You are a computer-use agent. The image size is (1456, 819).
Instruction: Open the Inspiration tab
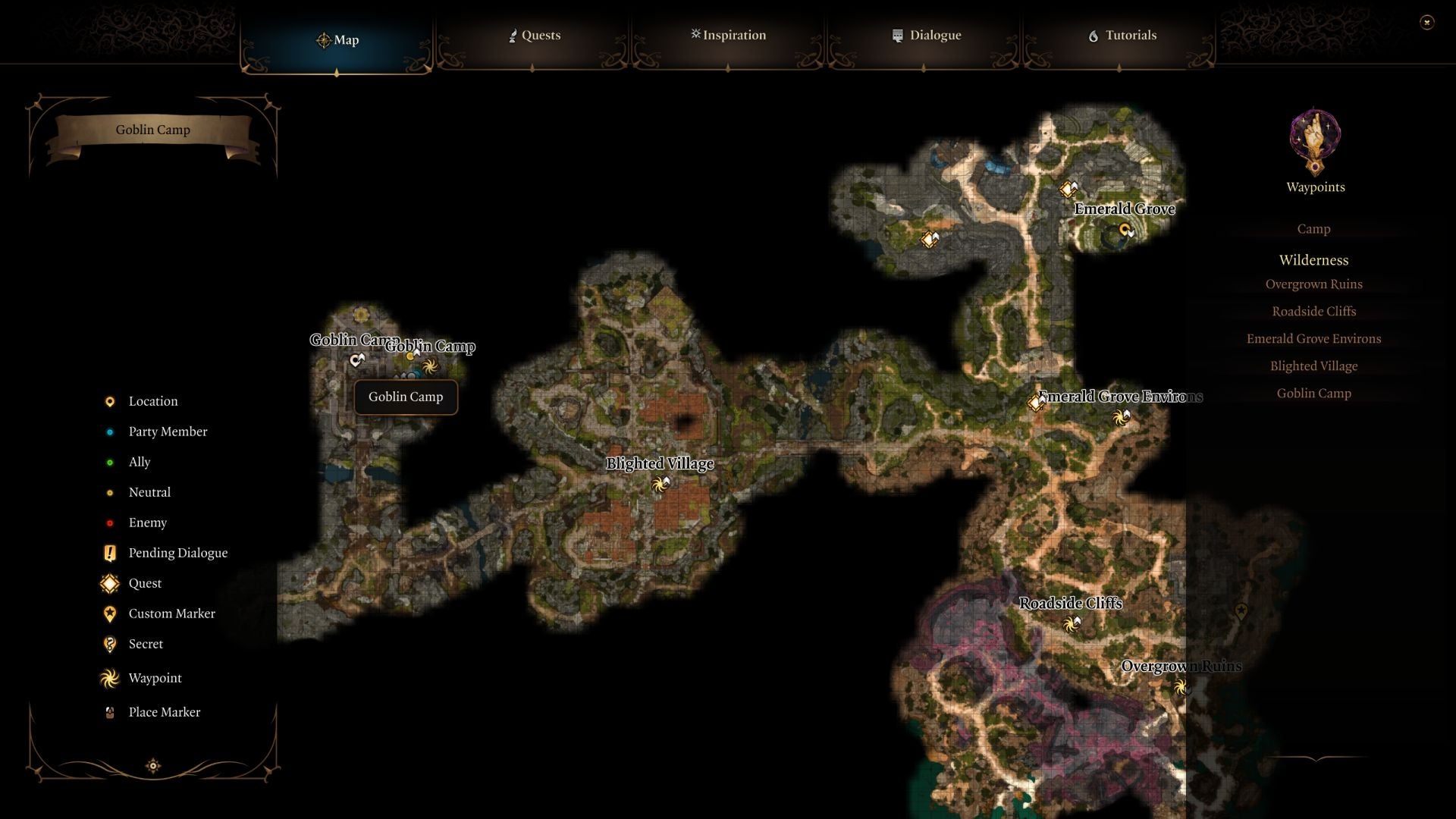(728, 35)
